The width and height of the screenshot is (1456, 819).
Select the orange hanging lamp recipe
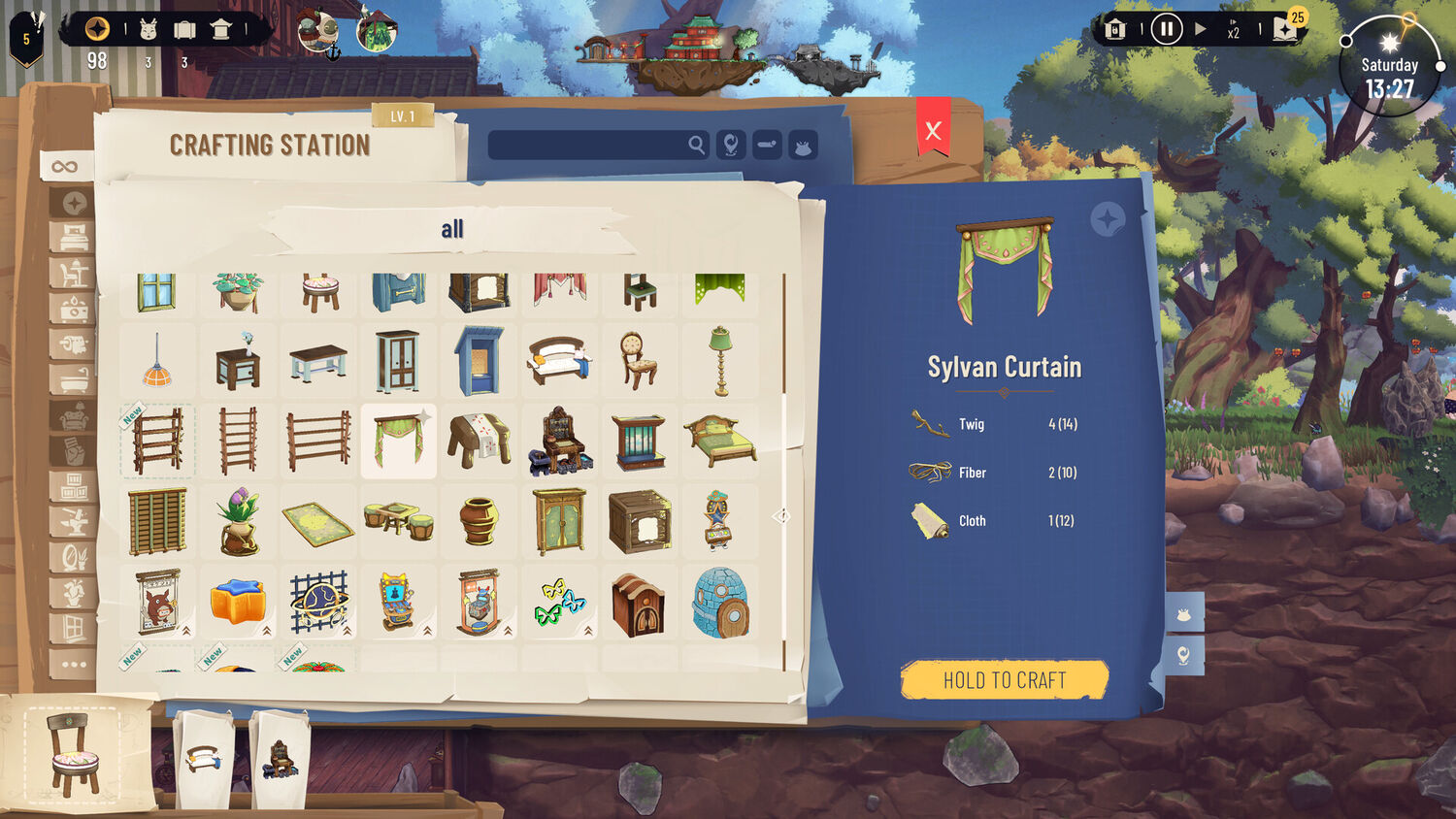[156, 362]
